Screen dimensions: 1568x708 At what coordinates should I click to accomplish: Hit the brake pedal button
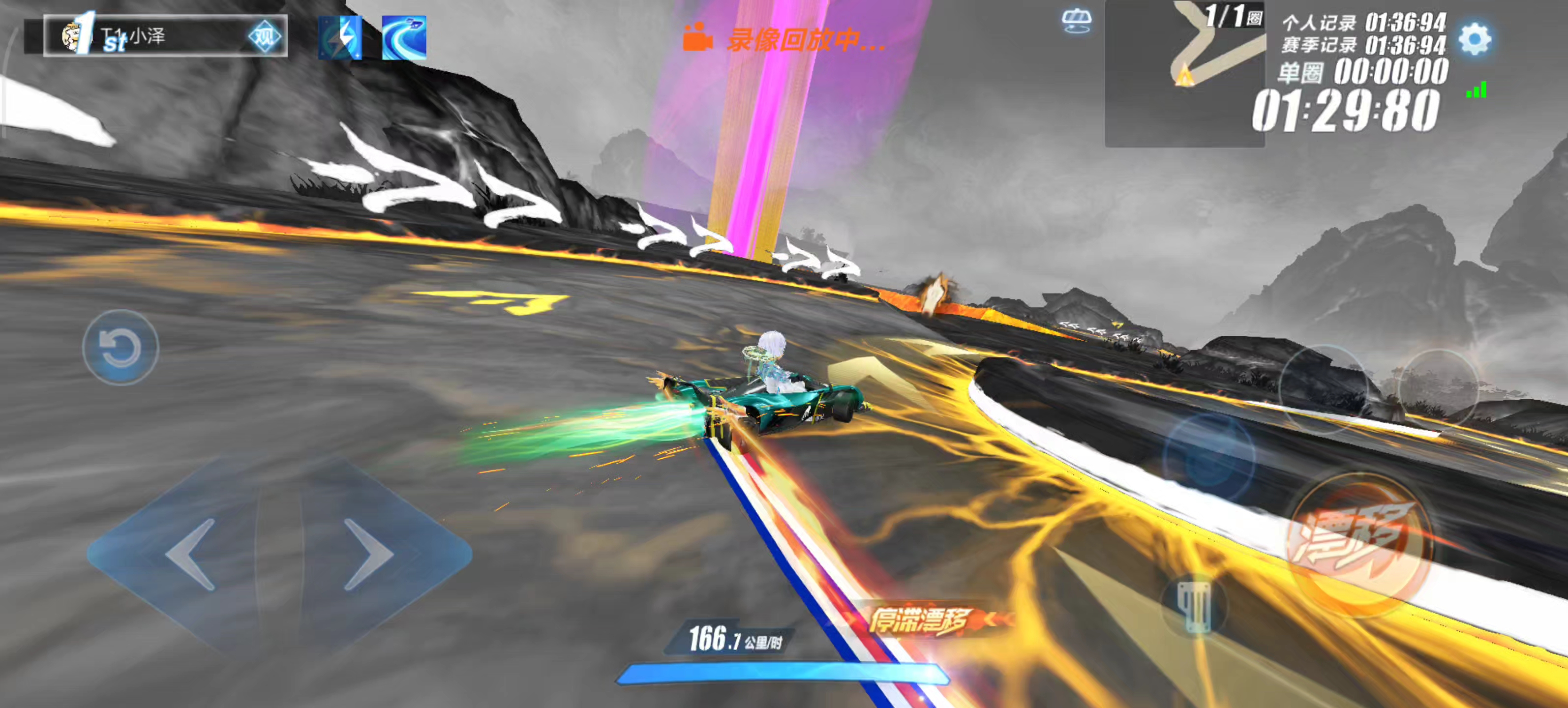(x=1194, y=606)
